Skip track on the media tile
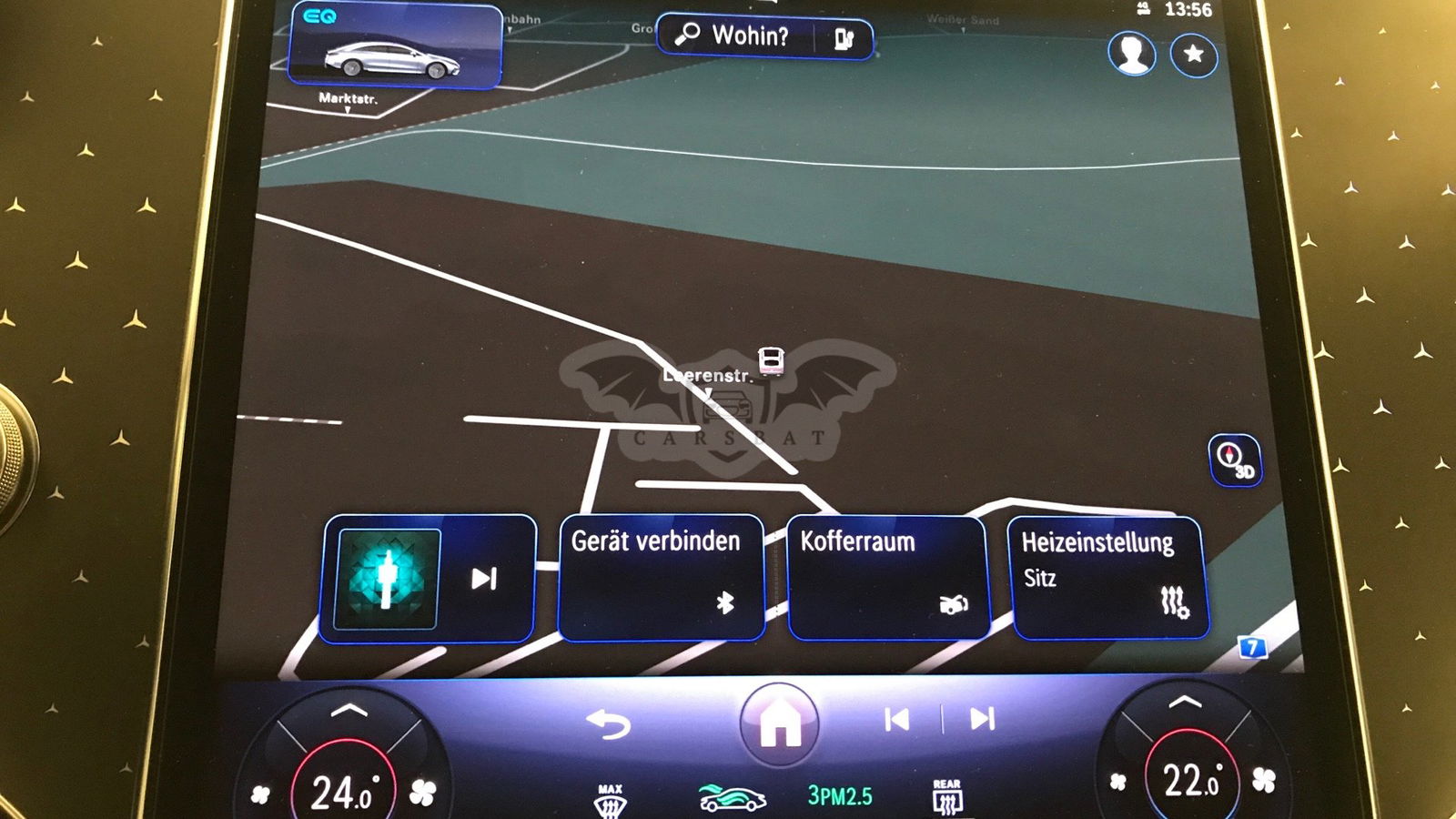 (x=484, y=579)
